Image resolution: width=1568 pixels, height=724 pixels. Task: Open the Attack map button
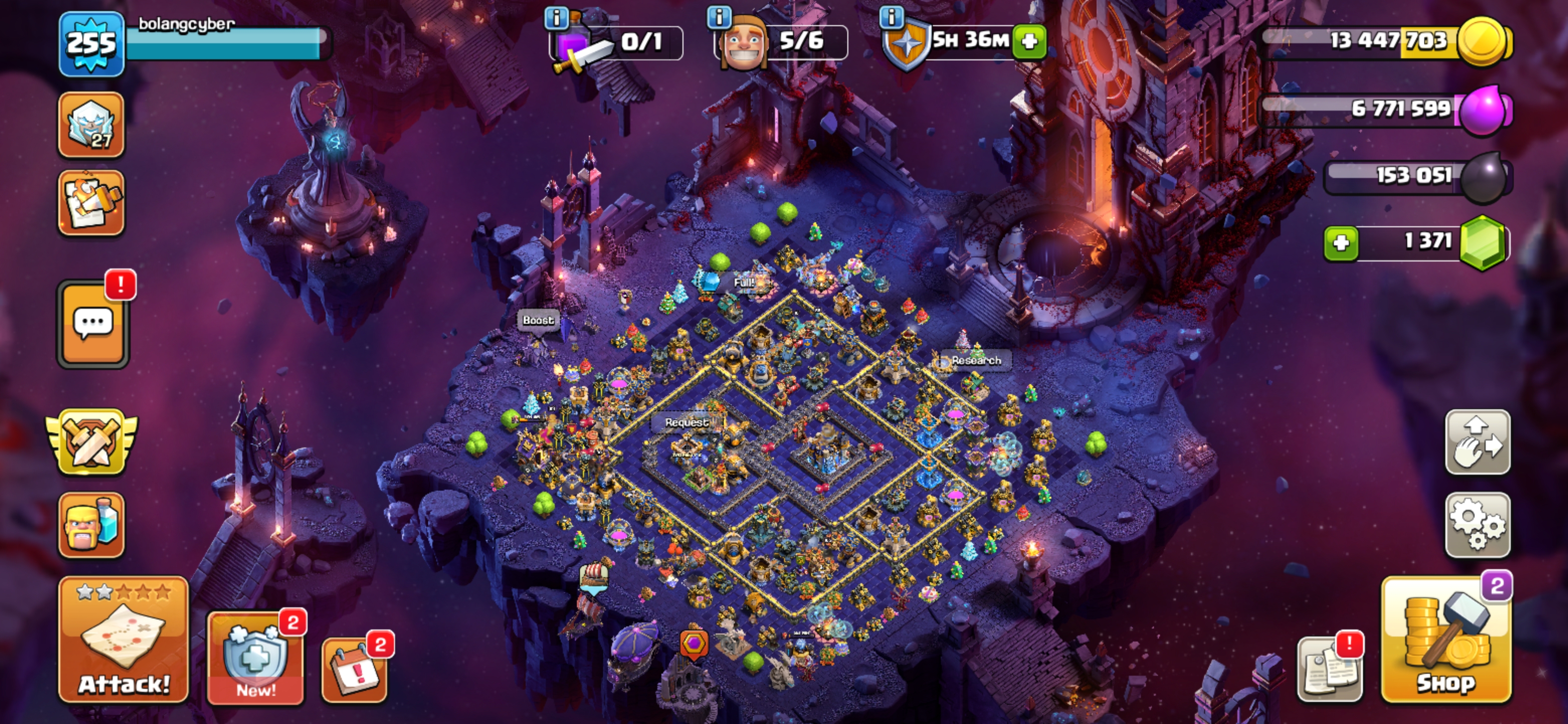[x=124, y=640]
